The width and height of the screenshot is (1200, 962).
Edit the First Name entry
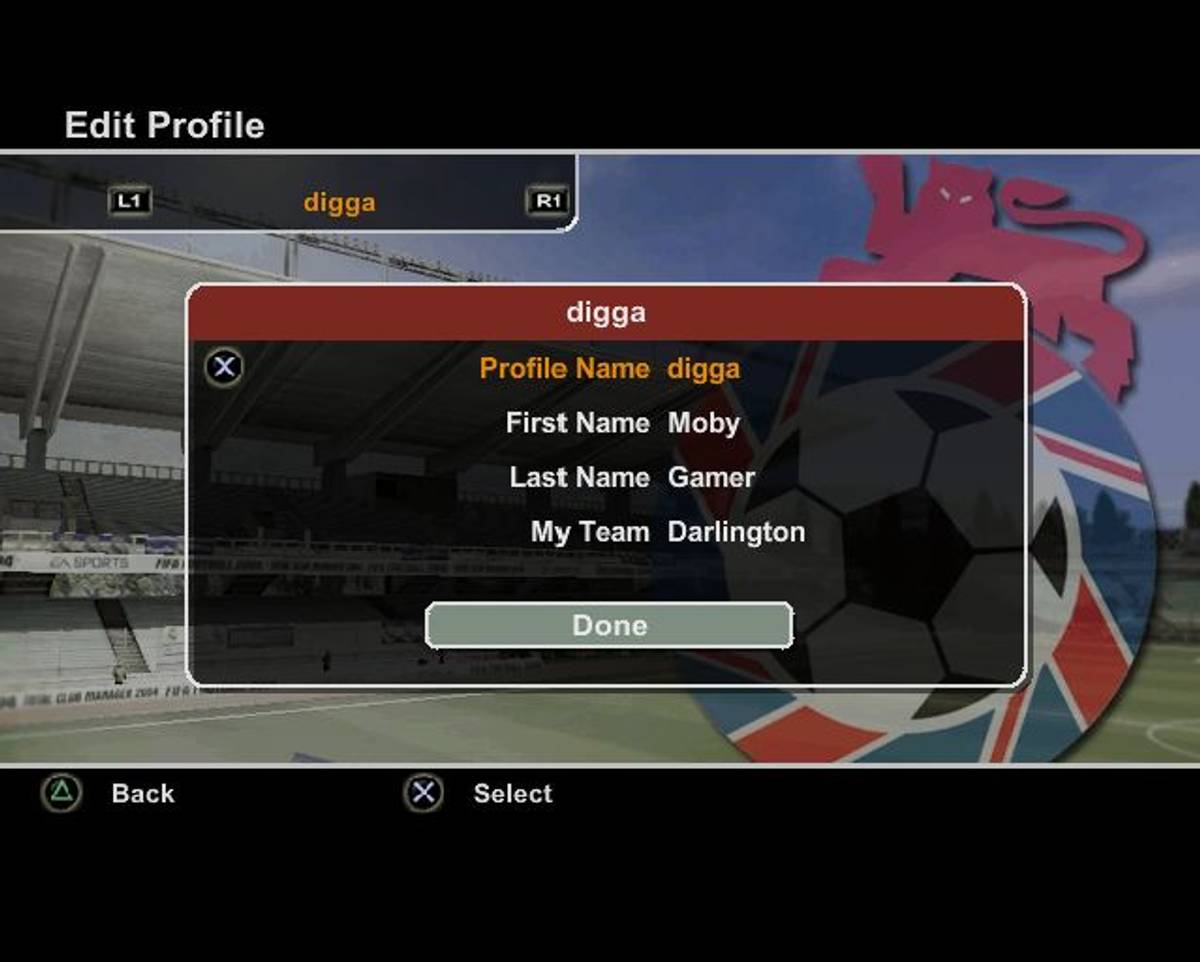pyautogui.click(x=622, y=423)
